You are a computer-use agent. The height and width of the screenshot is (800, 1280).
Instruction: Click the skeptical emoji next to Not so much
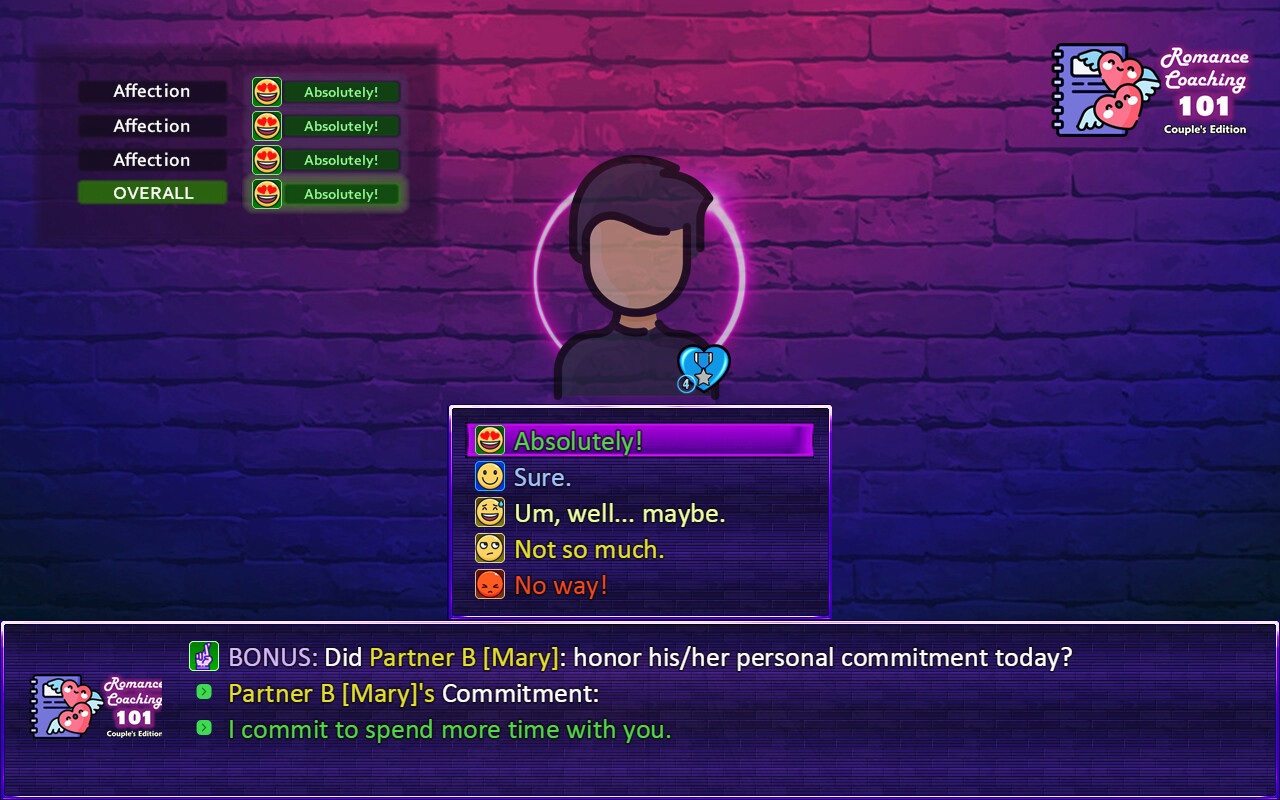pos(489,548)
